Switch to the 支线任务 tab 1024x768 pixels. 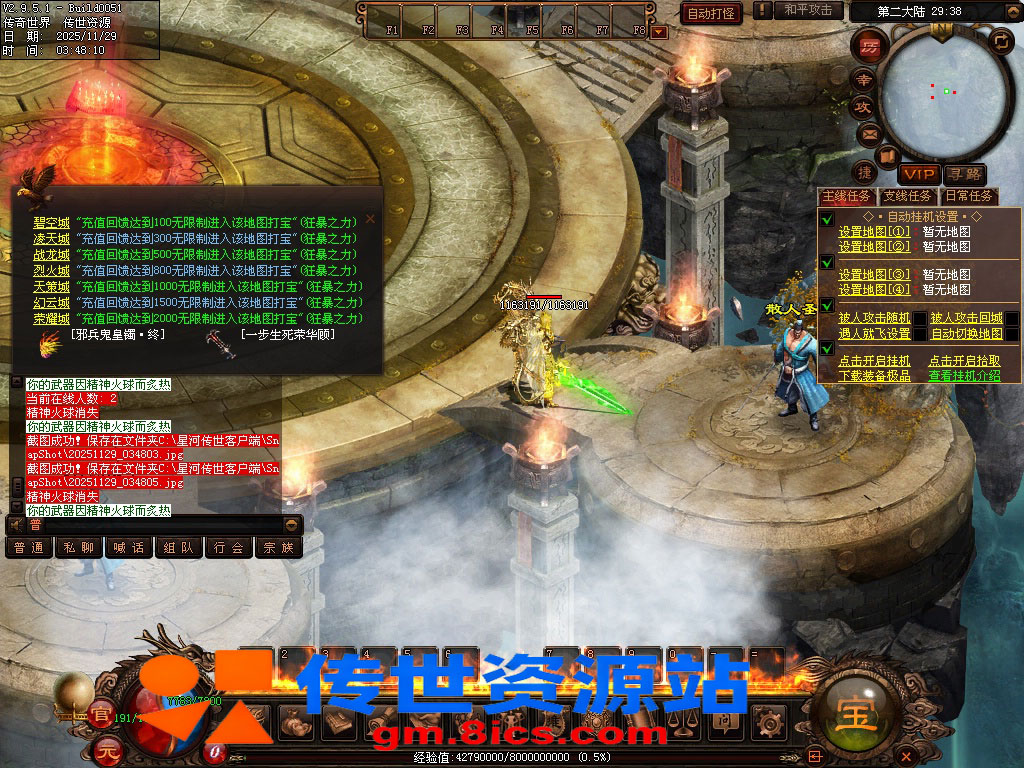(x=907, y=196)
